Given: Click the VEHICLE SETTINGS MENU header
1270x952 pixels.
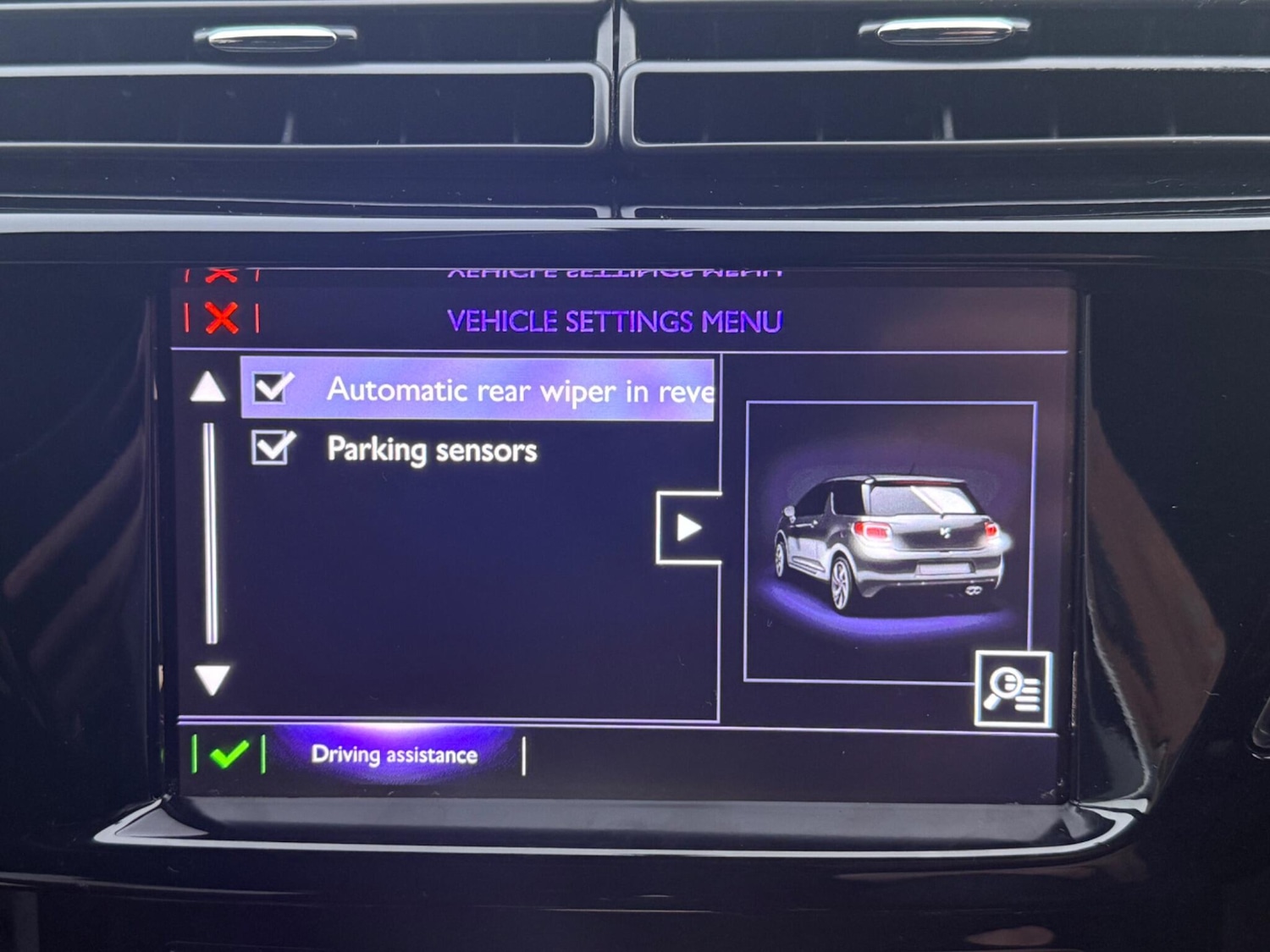Looking at the screenshot, I should point(616,322).
